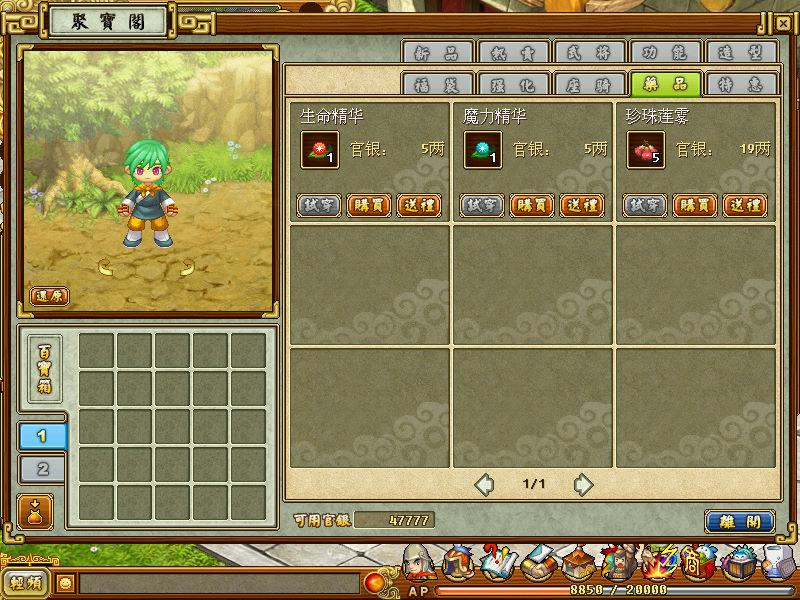The image size is (800, 600).
Task: Select the 功能 tab
Action: 666,53
